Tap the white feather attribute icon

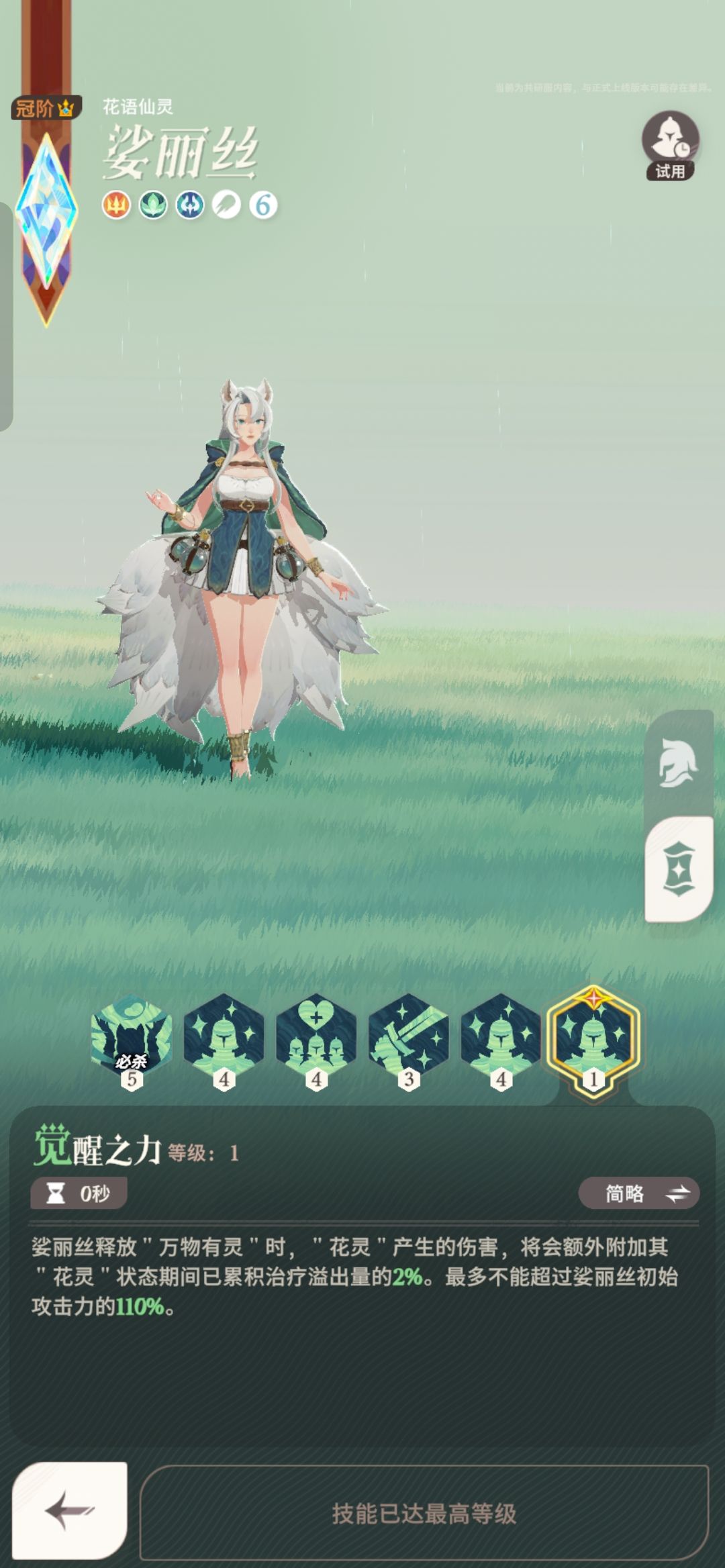(x=227, y=205)
